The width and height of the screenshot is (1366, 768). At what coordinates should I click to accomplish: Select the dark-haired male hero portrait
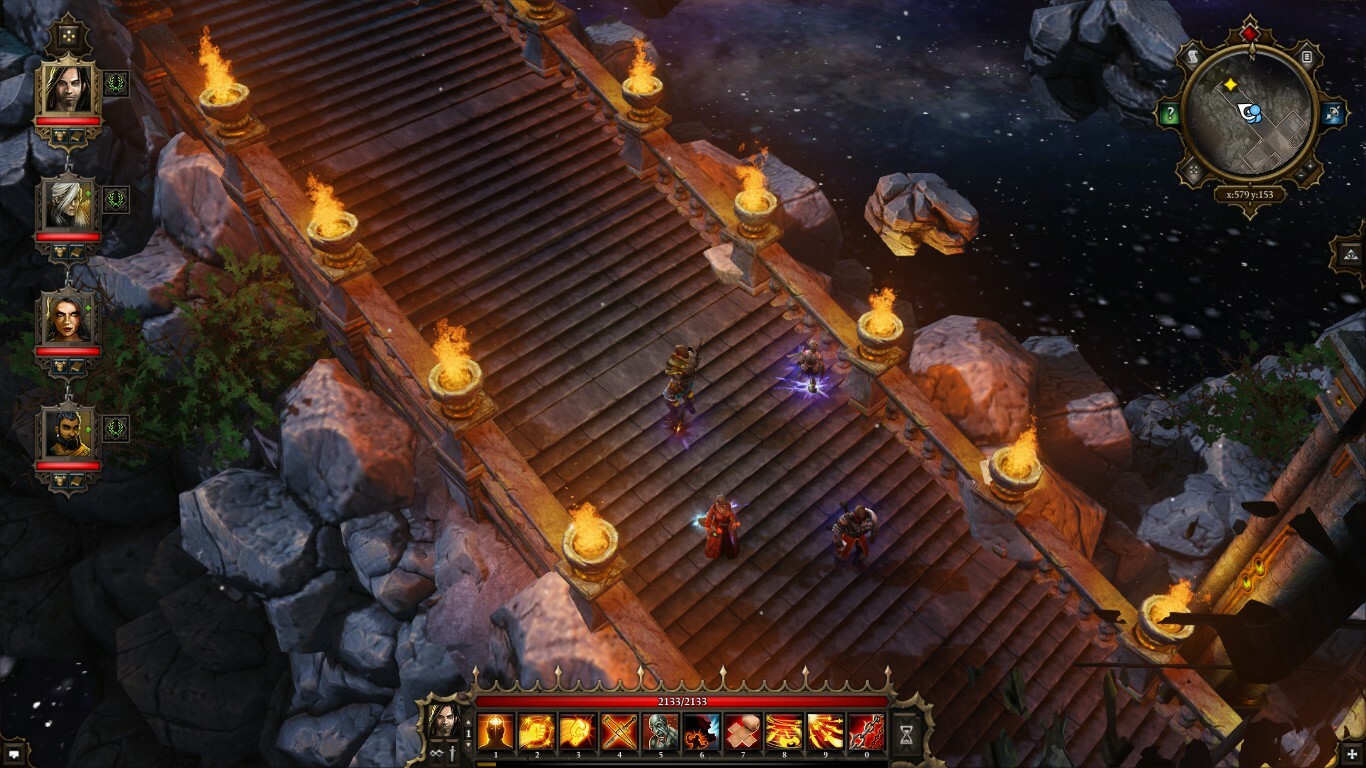pos(68,90)
